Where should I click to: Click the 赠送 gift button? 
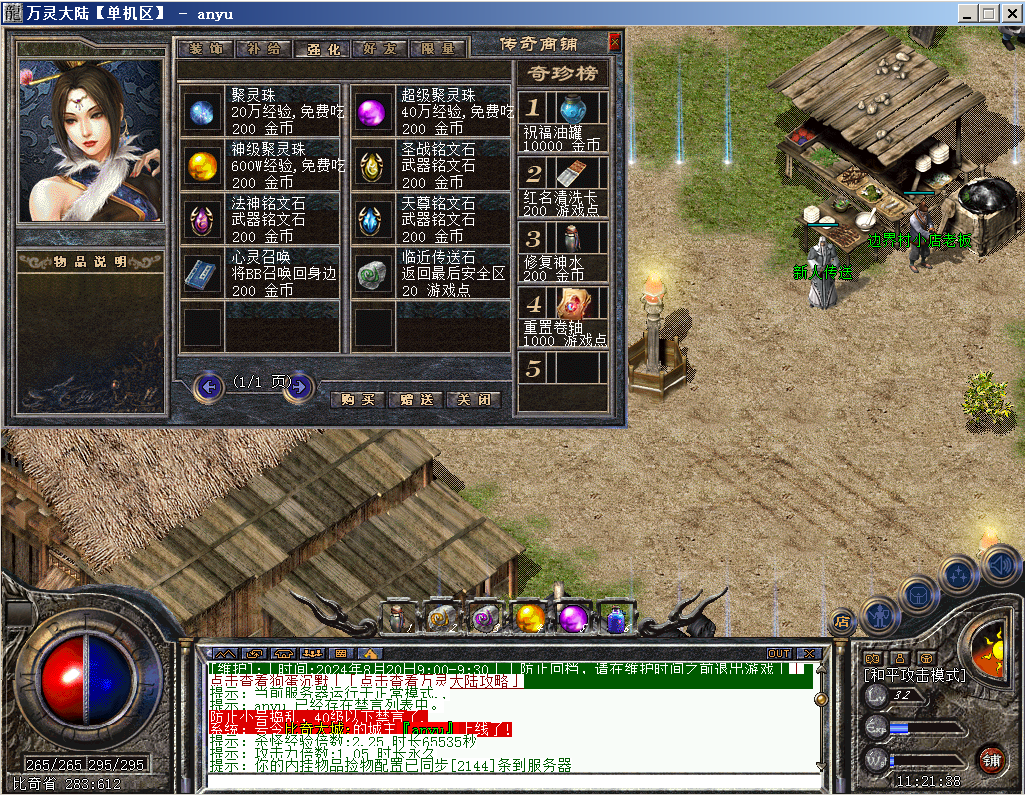point(415,399)
